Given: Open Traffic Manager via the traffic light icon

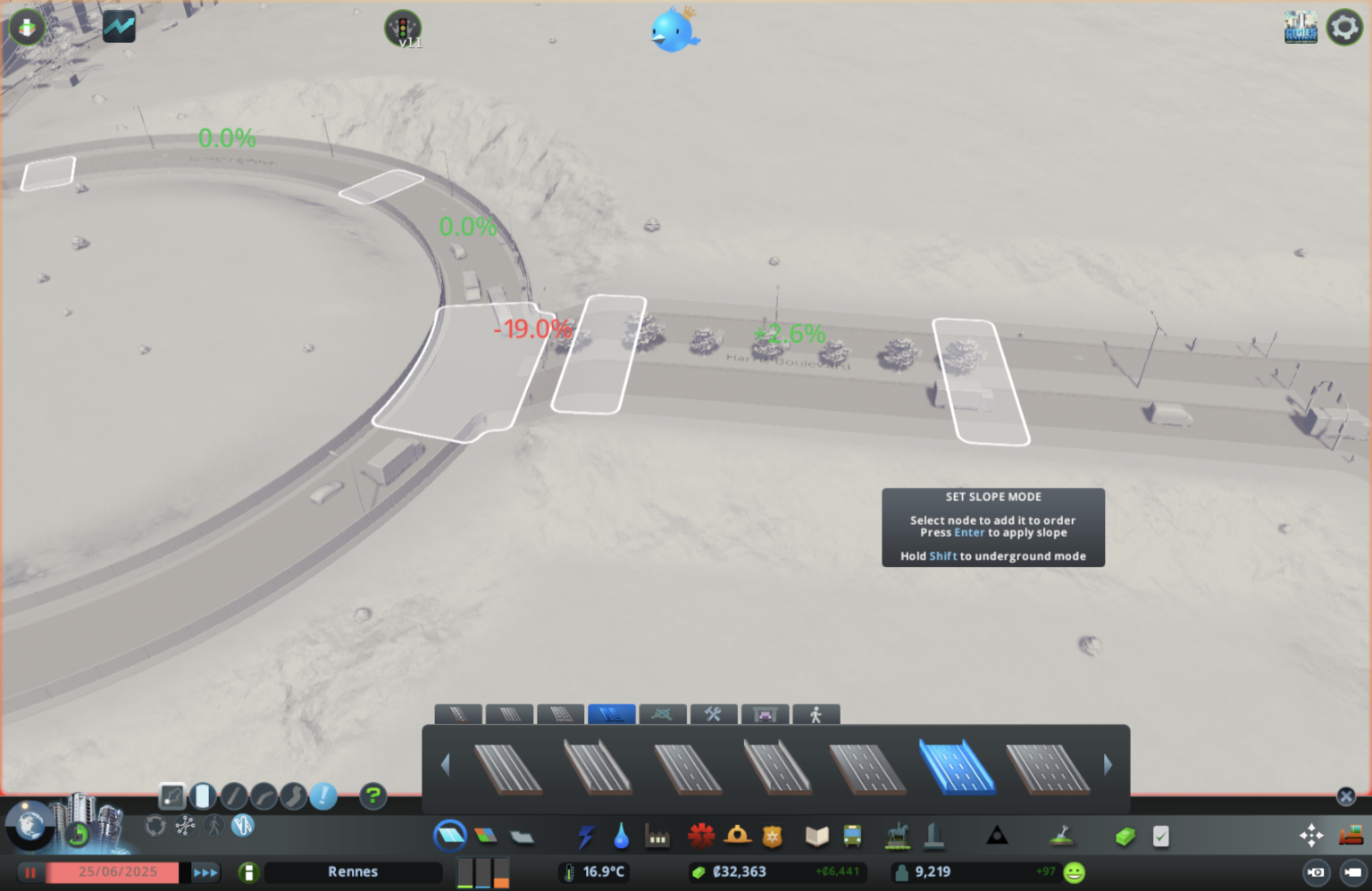Looking at the screenshot, I should (x=405, y=27).
